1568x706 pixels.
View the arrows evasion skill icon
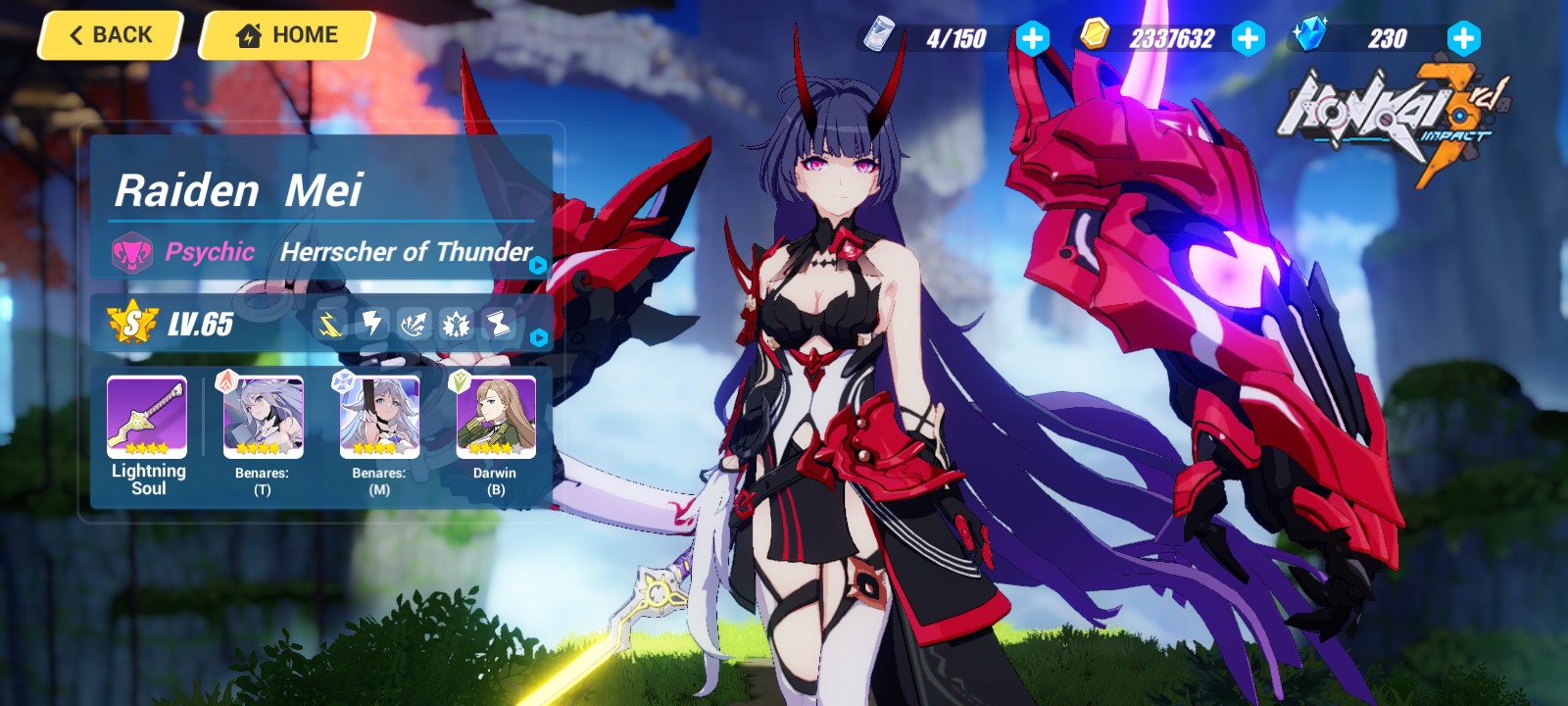(x=414, y=324)
